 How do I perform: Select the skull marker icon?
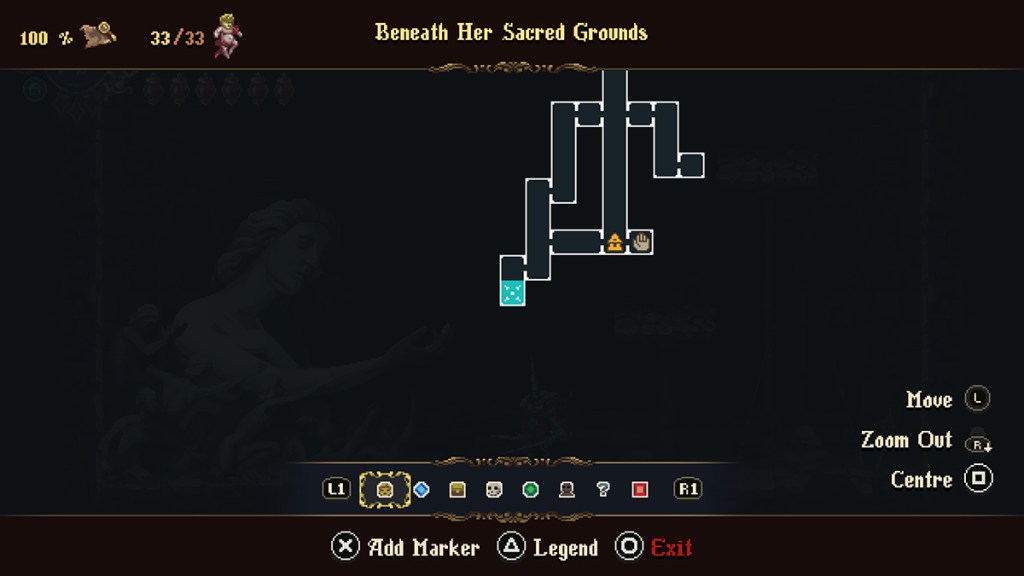tap(494, 489)
